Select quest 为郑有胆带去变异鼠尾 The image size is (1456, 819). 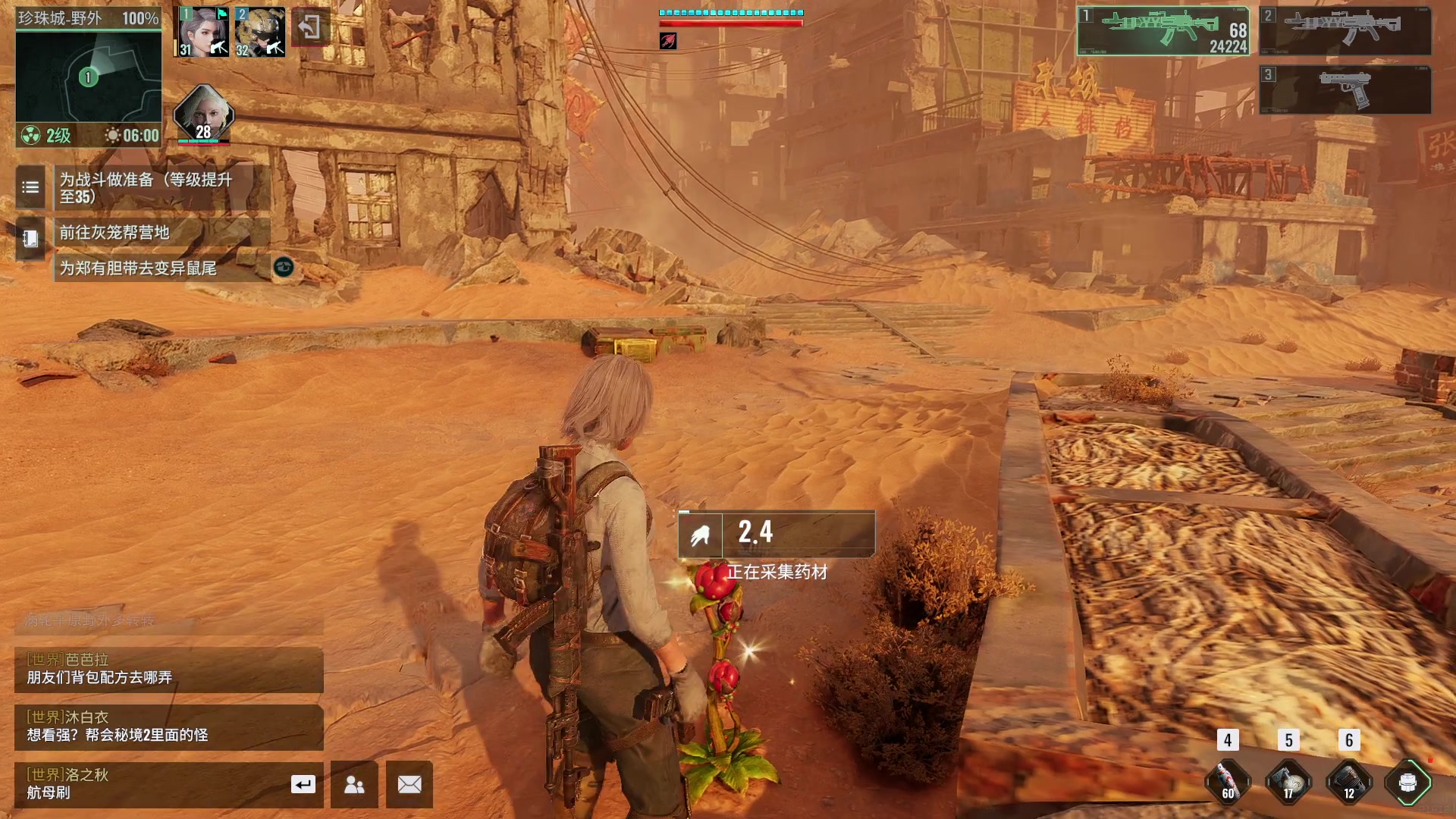[161, 268]
